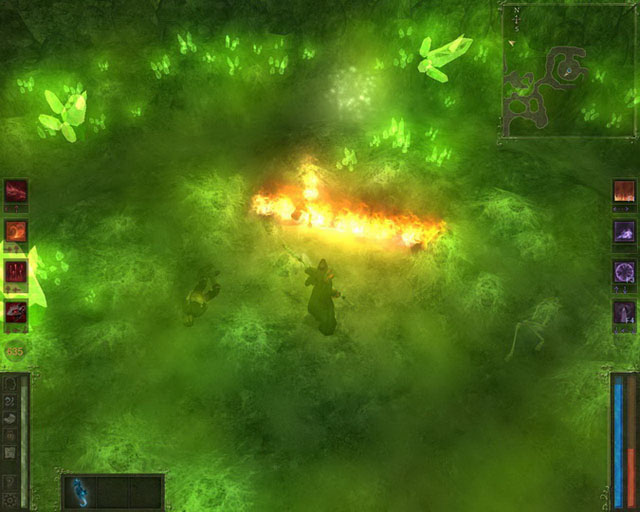The height and width of the screenshot is (512, 640).
Task: Open the gear settings menu button
Action: (x=10, y=498)
